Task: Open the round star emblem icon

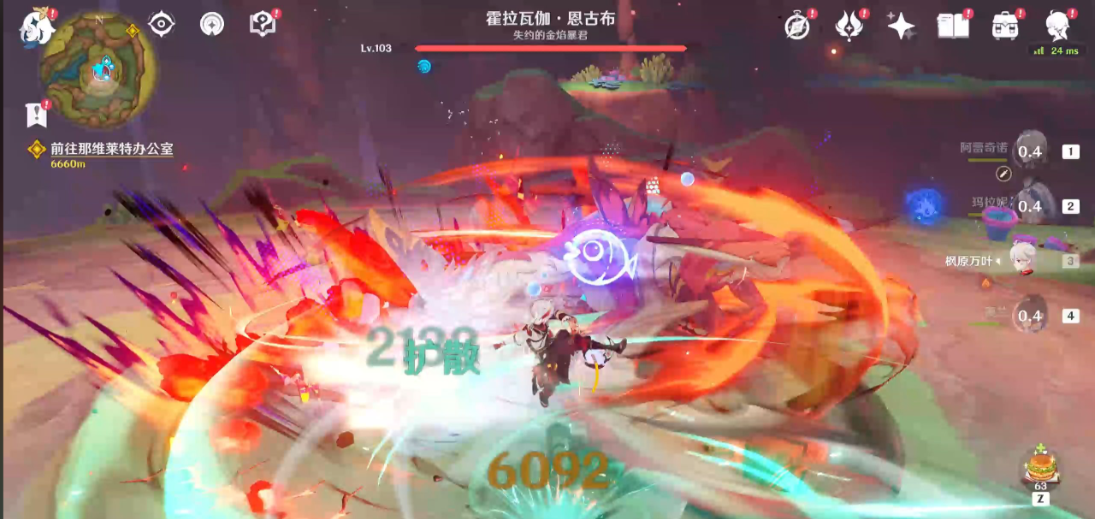Action: coord(212,24)
